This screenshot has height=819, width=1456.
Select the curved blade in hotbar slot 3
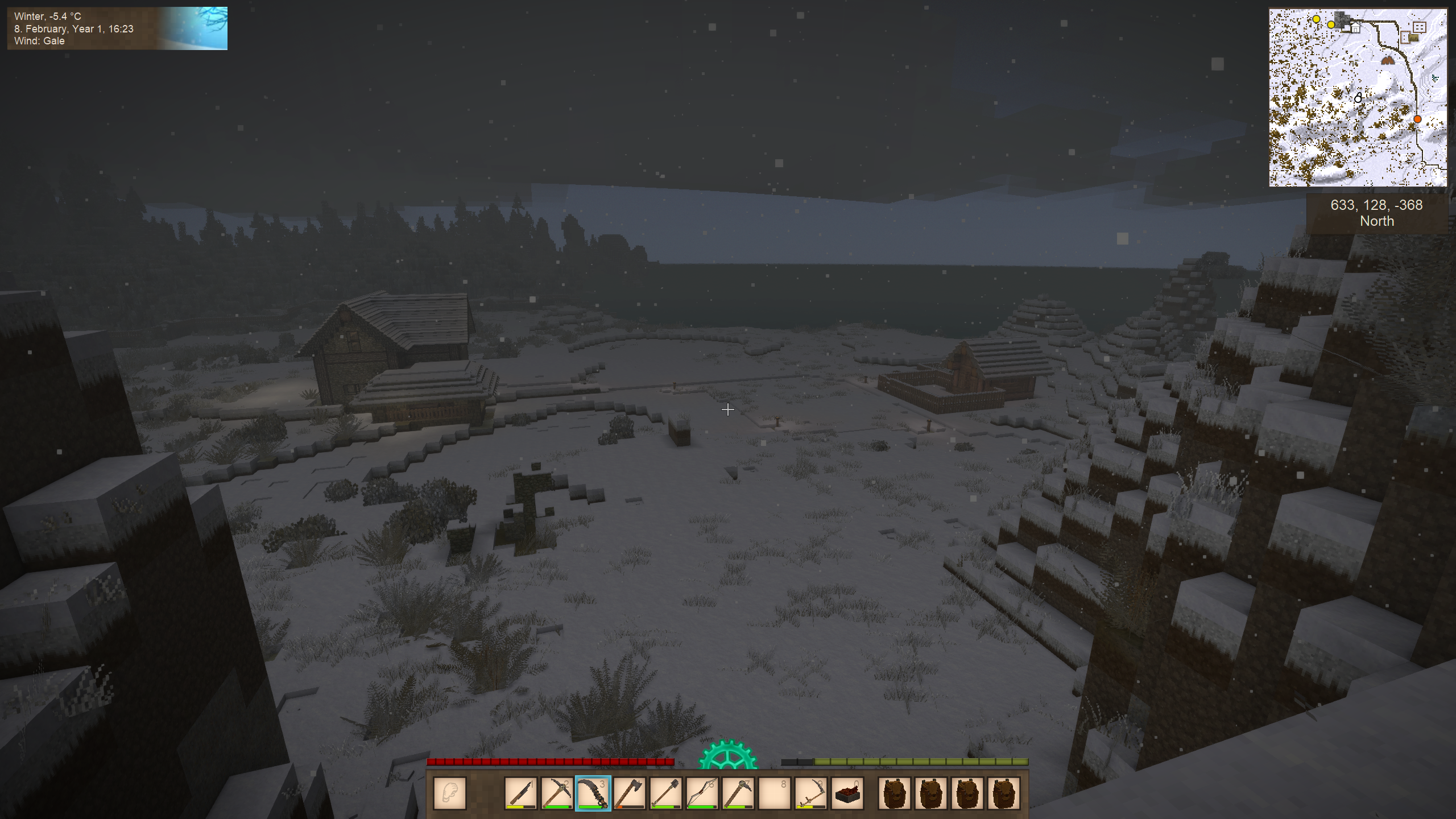[x=593, y=793]
